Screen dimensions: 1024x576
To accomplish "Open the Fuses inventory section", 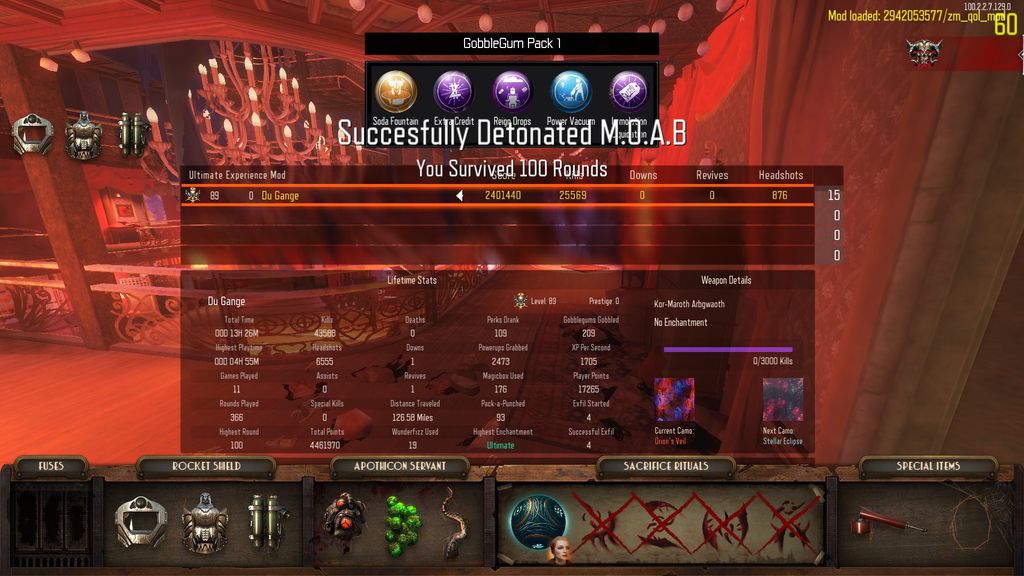I will click(x=51, y=466).
